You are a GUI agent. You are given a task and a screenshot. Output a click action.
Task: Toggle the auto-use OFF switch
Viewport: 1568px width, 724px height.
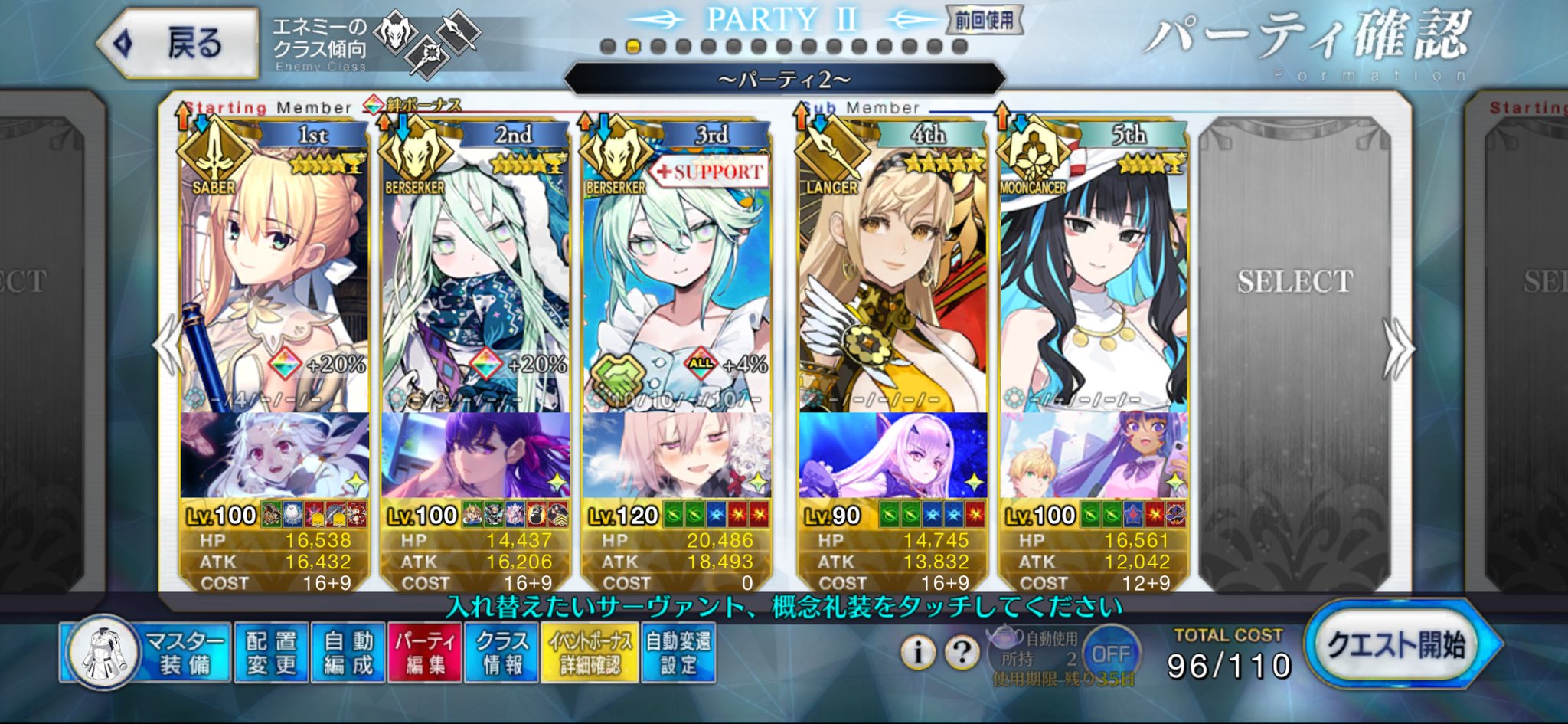click(x=1110, y=654)
